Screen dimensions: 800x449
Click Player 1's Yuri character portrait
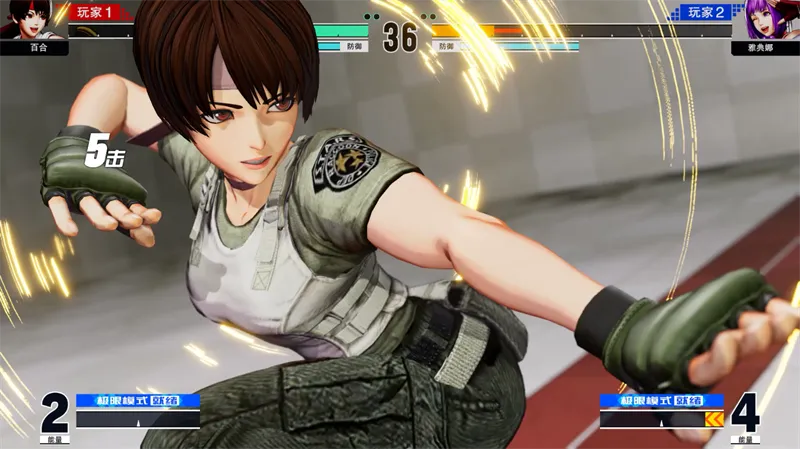point(20,20)
